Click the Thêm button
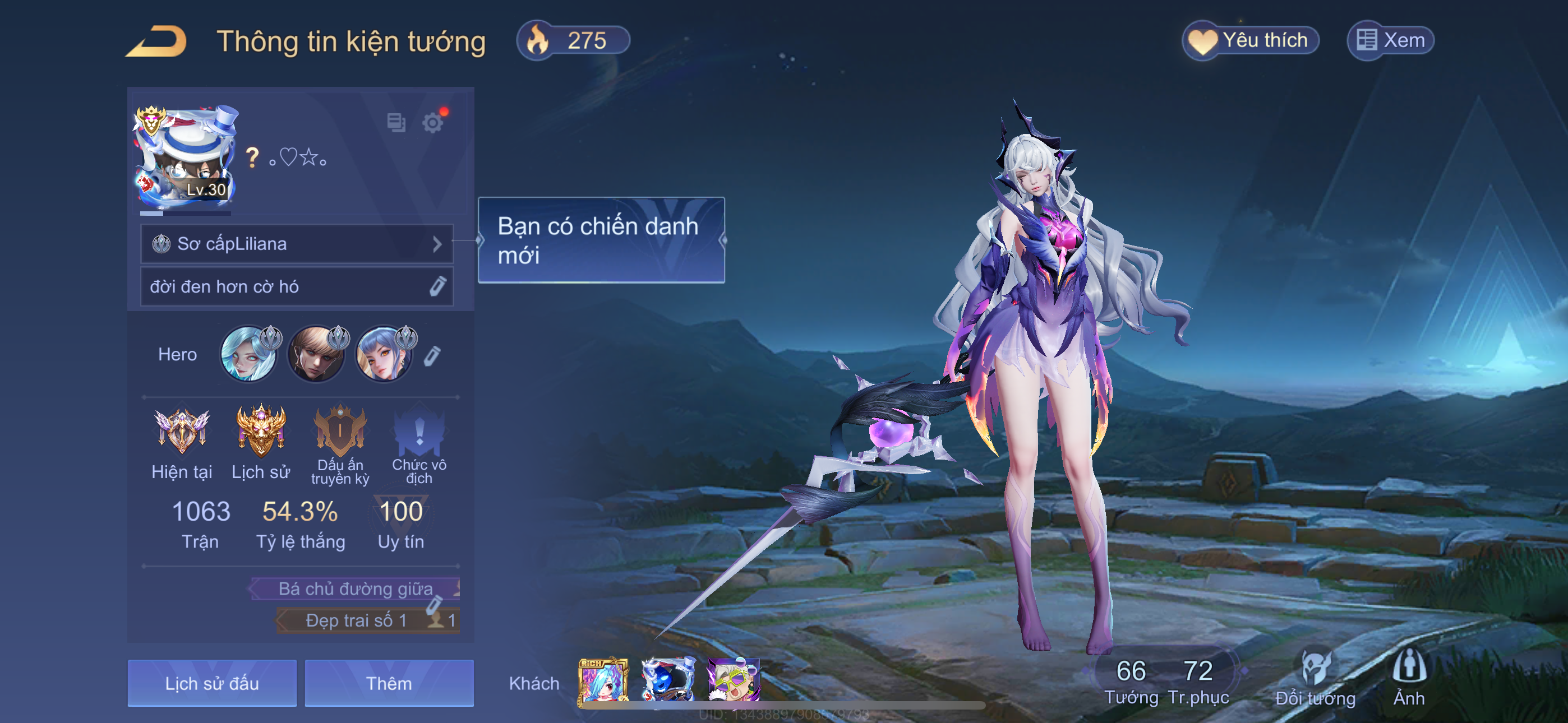 click(x=389, y=683)
